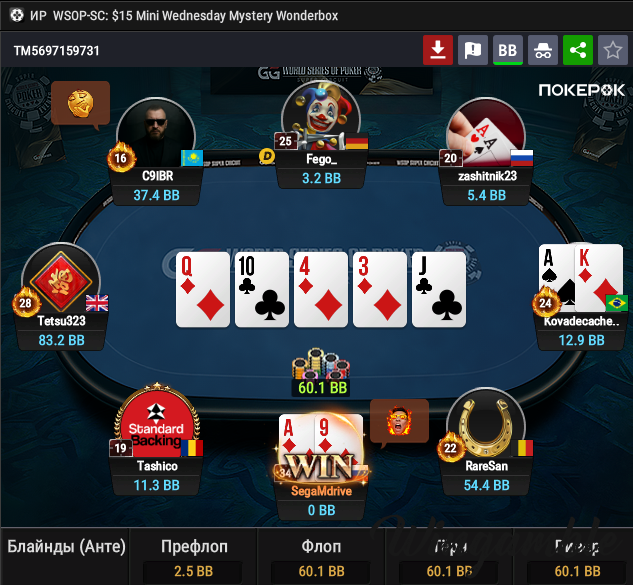Toggle the BB display button
The image size is (633, 585).
click(x=508, y=50)
